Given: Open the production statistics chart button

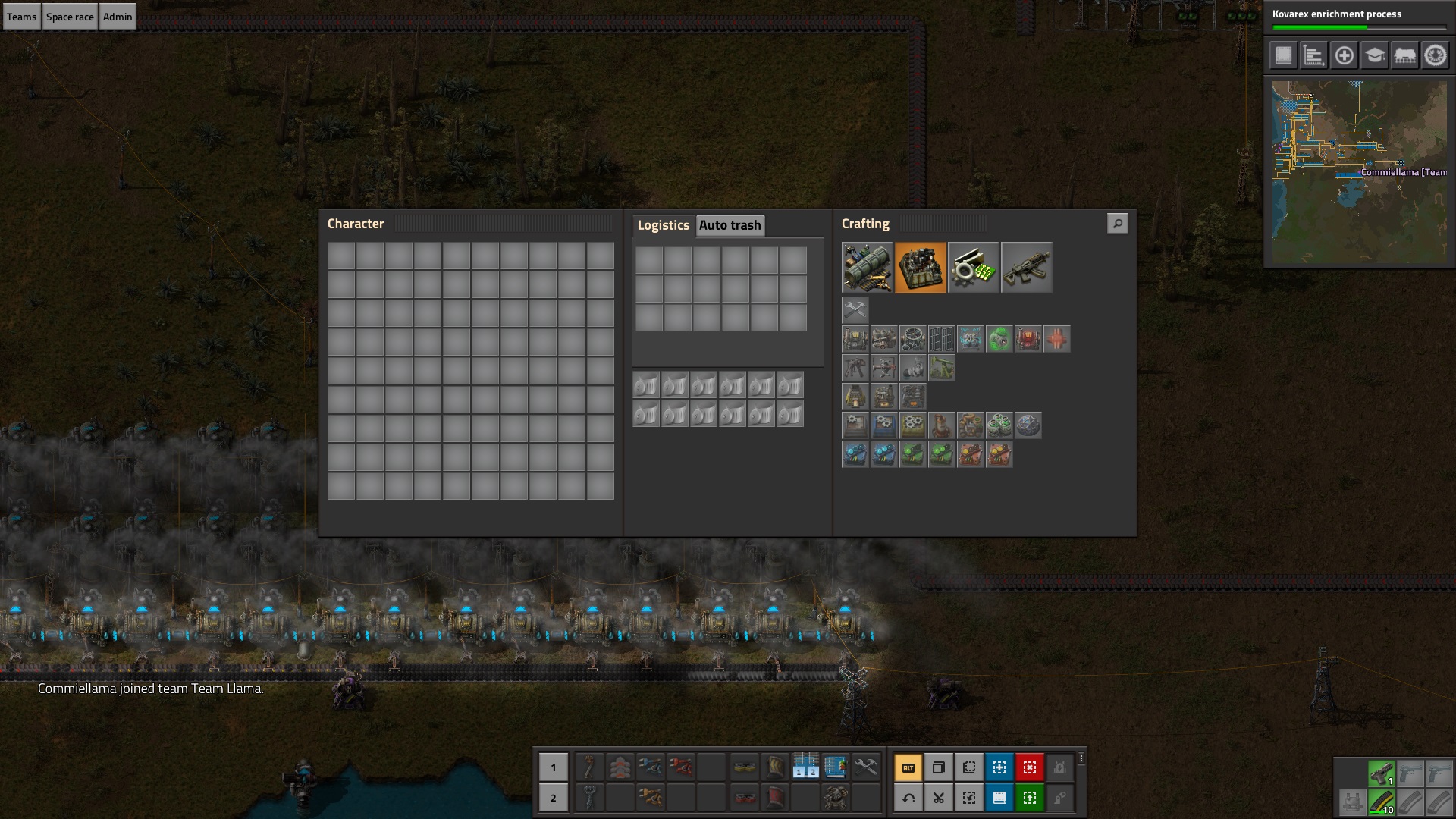Looking at the screenshot, I should pyautogui.click(x=1313, y=55).
